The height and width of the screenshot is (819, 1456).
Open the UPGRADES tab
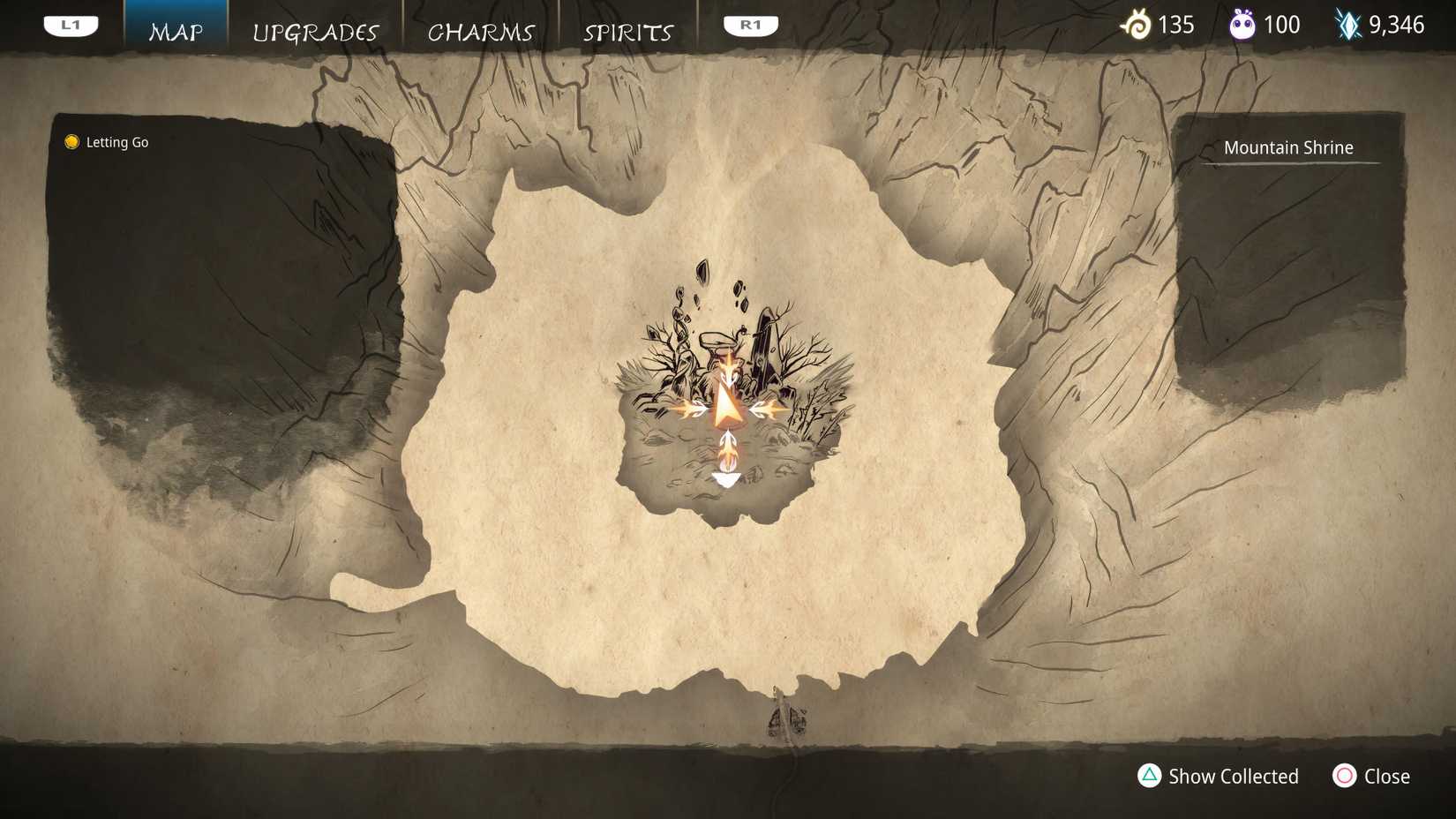pyautogui.click(x=316, y=33)
